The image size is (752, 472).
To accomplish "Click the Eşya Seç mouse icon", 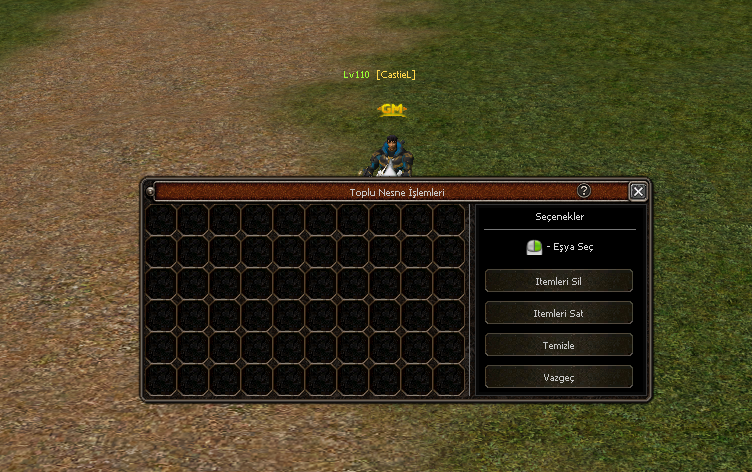I will point(534,247).
